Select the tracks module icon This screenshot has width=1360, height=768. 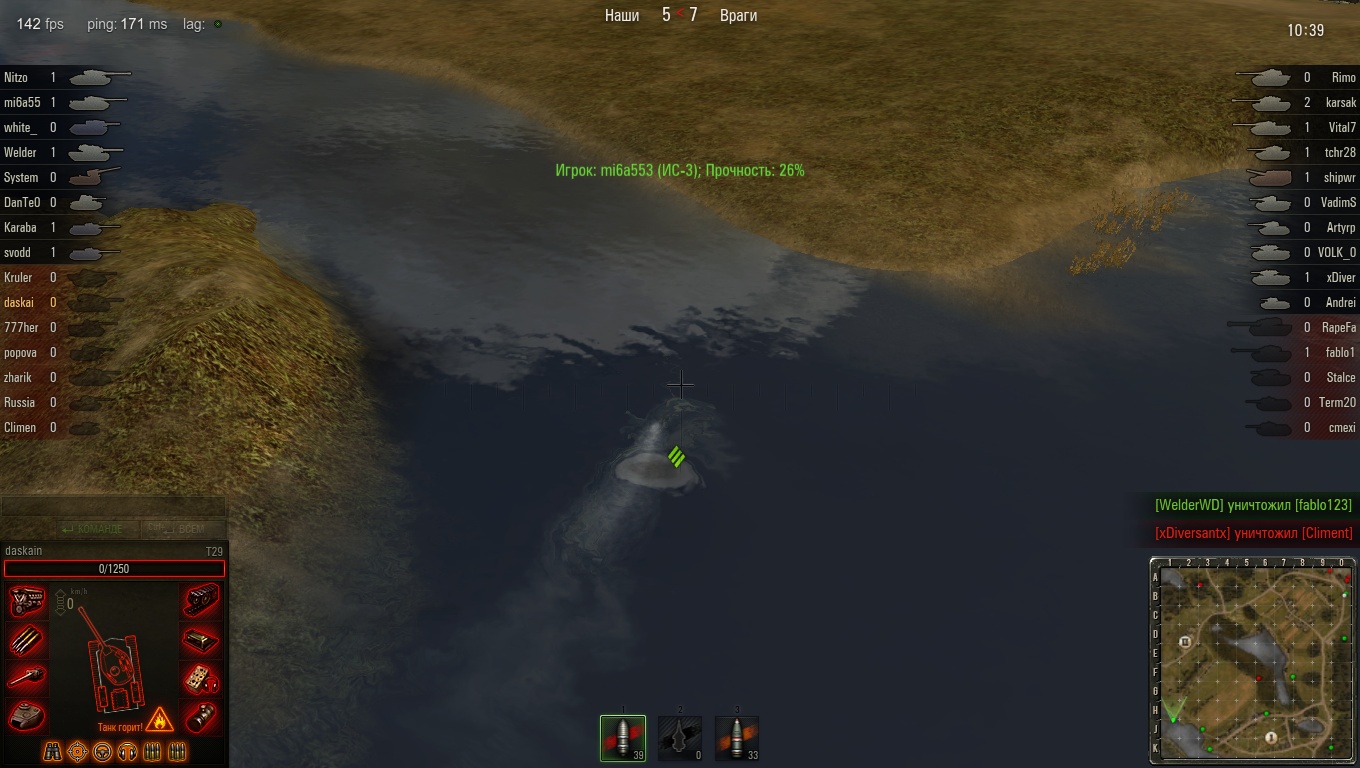coord(202,601)
